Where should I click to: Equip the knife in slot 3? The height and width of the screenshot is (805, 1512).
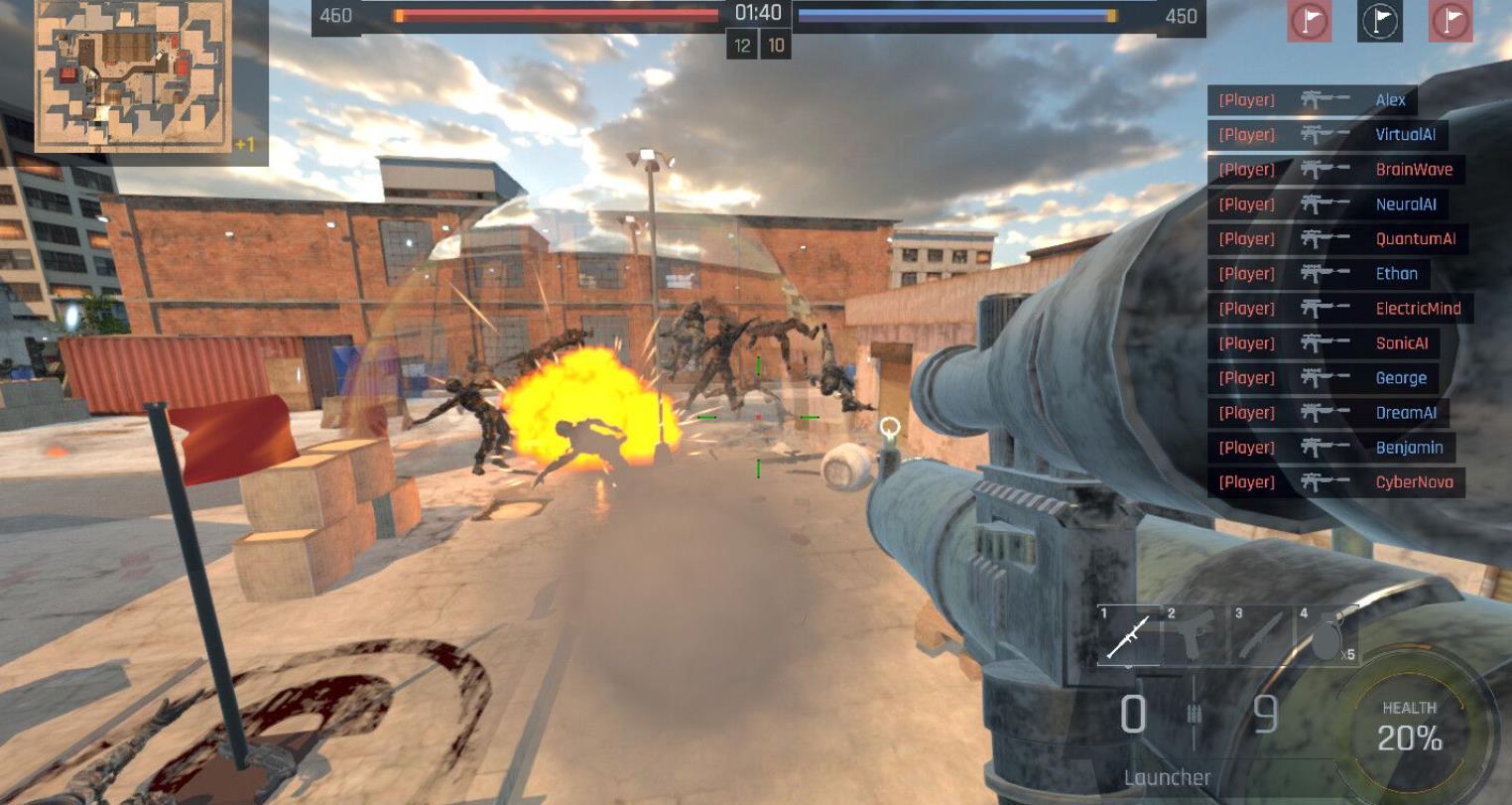pos(1261,635)
